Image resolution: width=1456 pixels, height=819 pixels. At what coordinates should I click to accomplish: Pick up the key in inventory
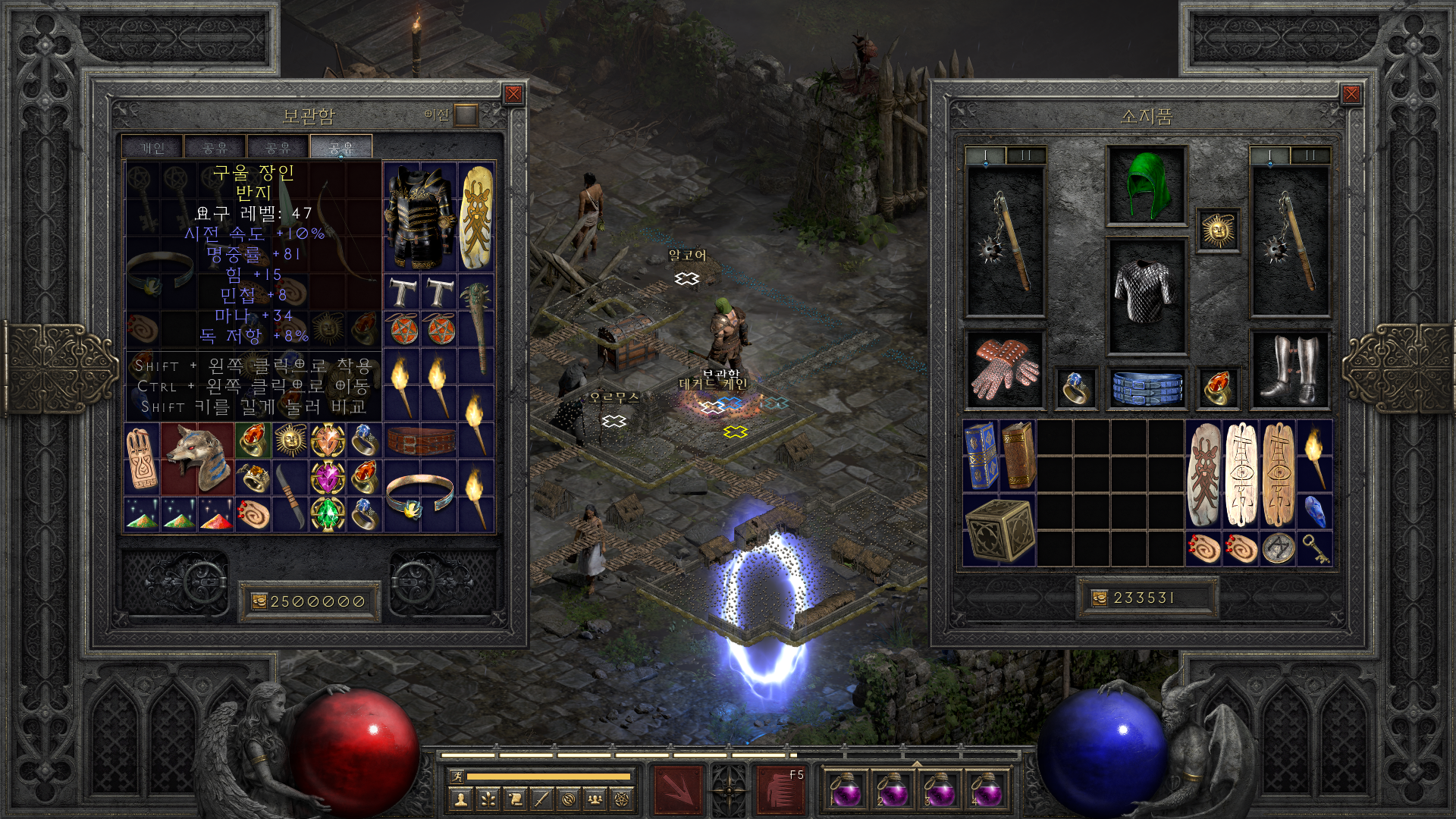[x=1315, y=548]
